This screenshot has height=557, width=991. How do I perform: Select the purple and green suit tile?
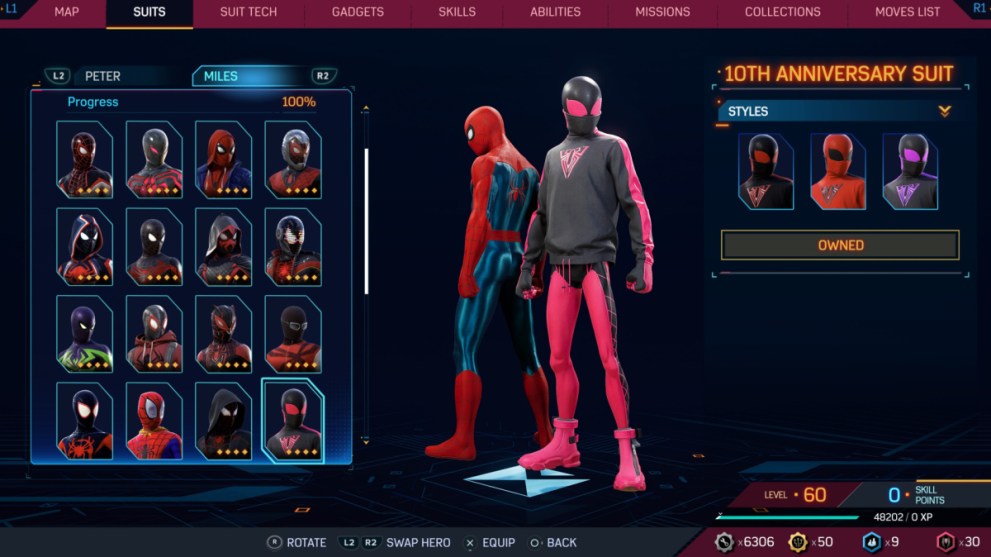84,334
